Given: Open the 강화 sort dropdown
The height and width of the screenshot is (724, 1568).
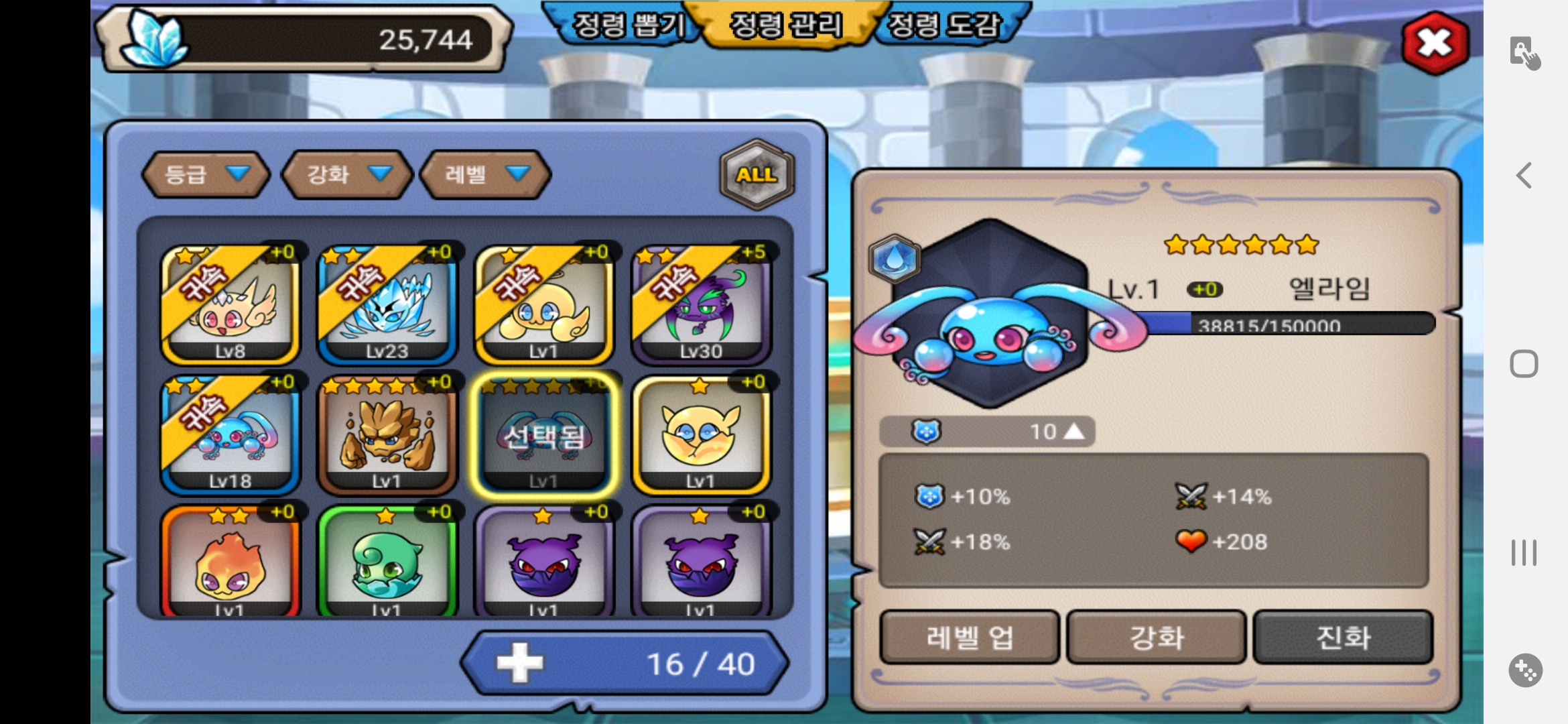Looking at the screenshot, I should [347, 174].
